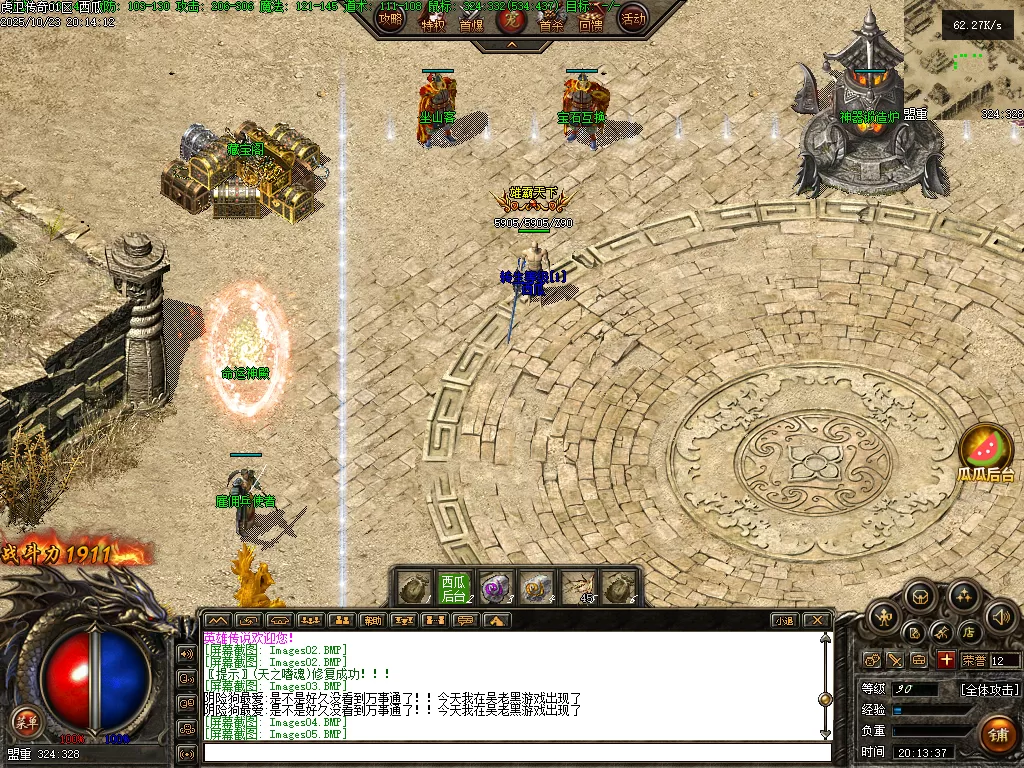Viewport: 1024px width, 768px height.
Task: Click the chat text input field
Action: (515, 752)
